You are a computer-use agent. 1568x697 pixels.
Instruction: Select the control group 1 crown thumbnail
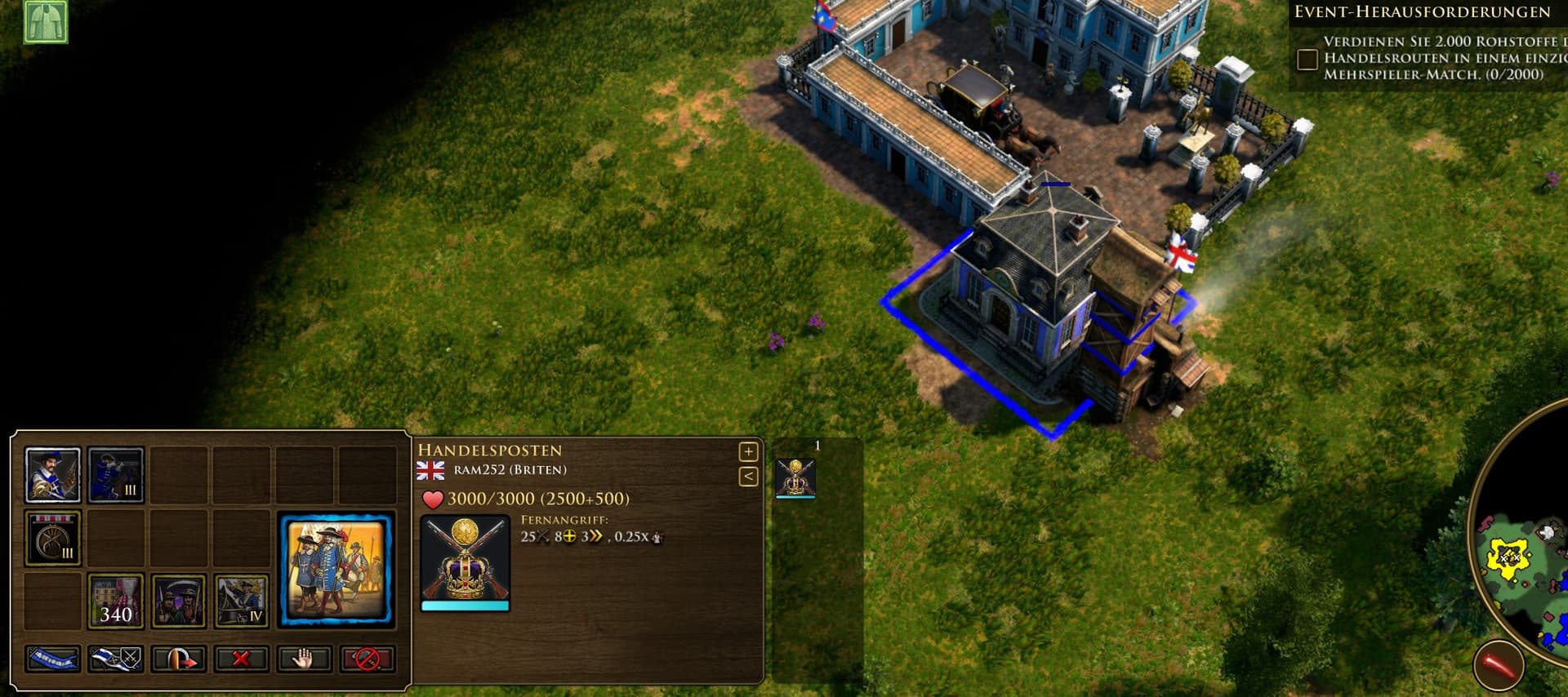pyautogui.click(x=795, y=477)
